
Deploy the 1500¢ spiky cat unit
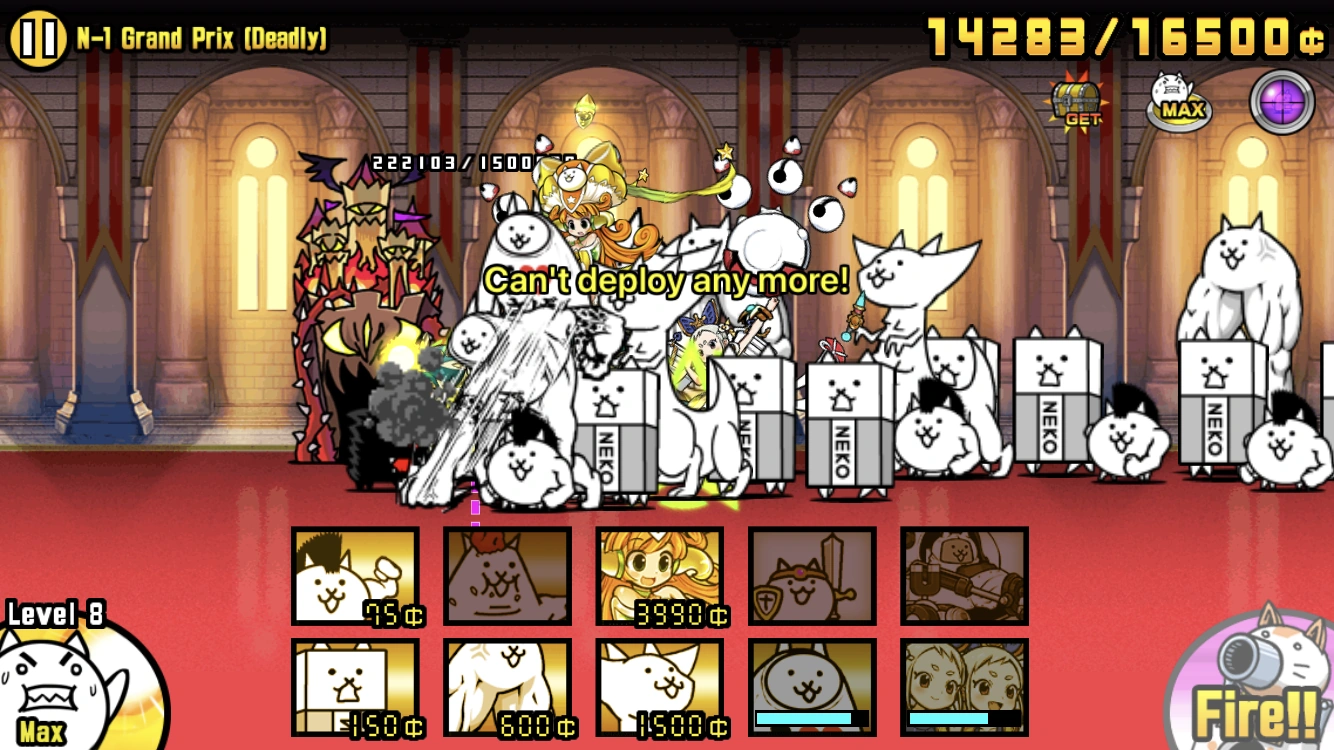click(x=659, y=689)
